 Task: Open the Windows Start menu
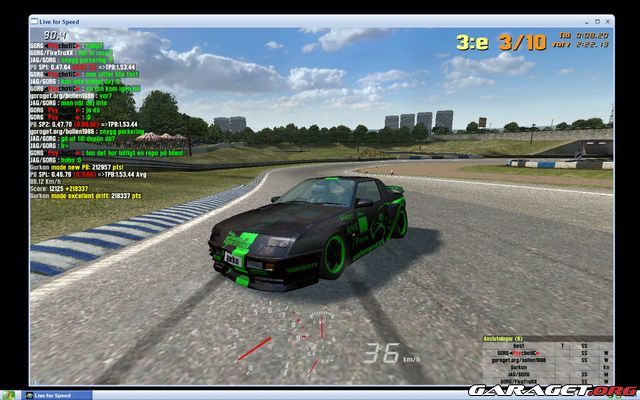click(x=10, y=394)
